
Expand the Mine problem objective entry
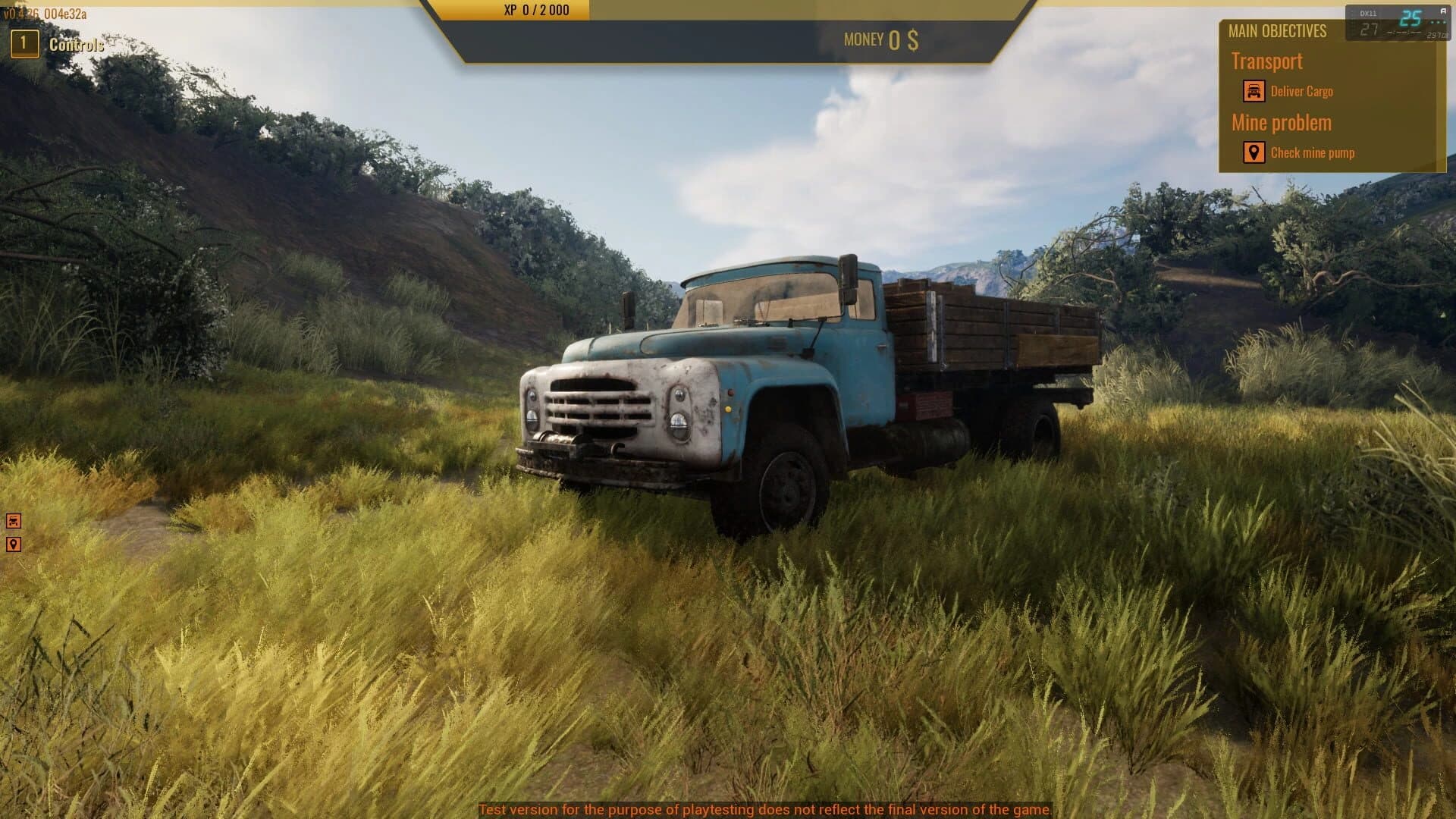click(x=1282, y=122)
